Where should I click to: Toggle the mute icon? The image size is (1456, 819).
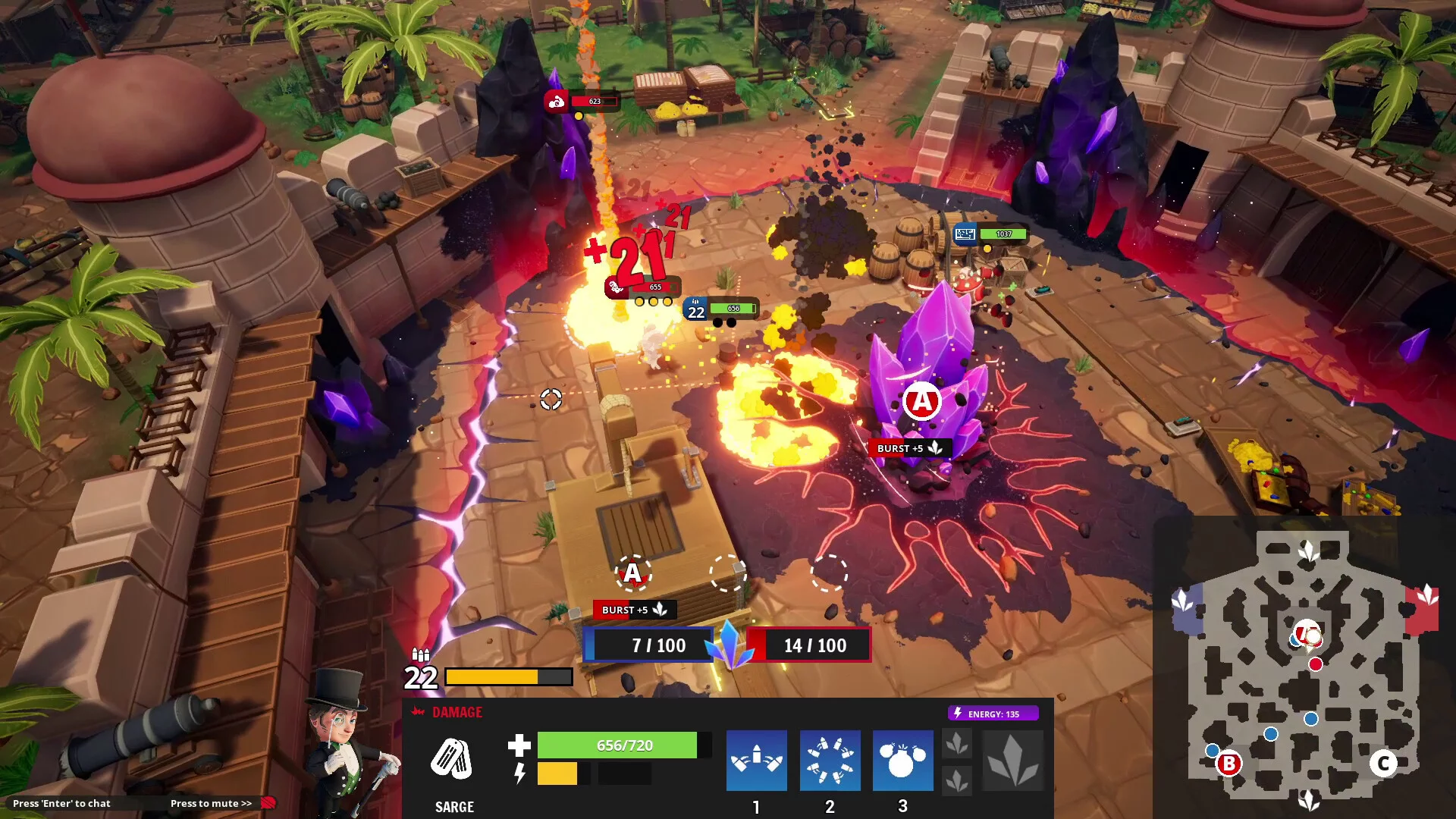coord(268,803)
